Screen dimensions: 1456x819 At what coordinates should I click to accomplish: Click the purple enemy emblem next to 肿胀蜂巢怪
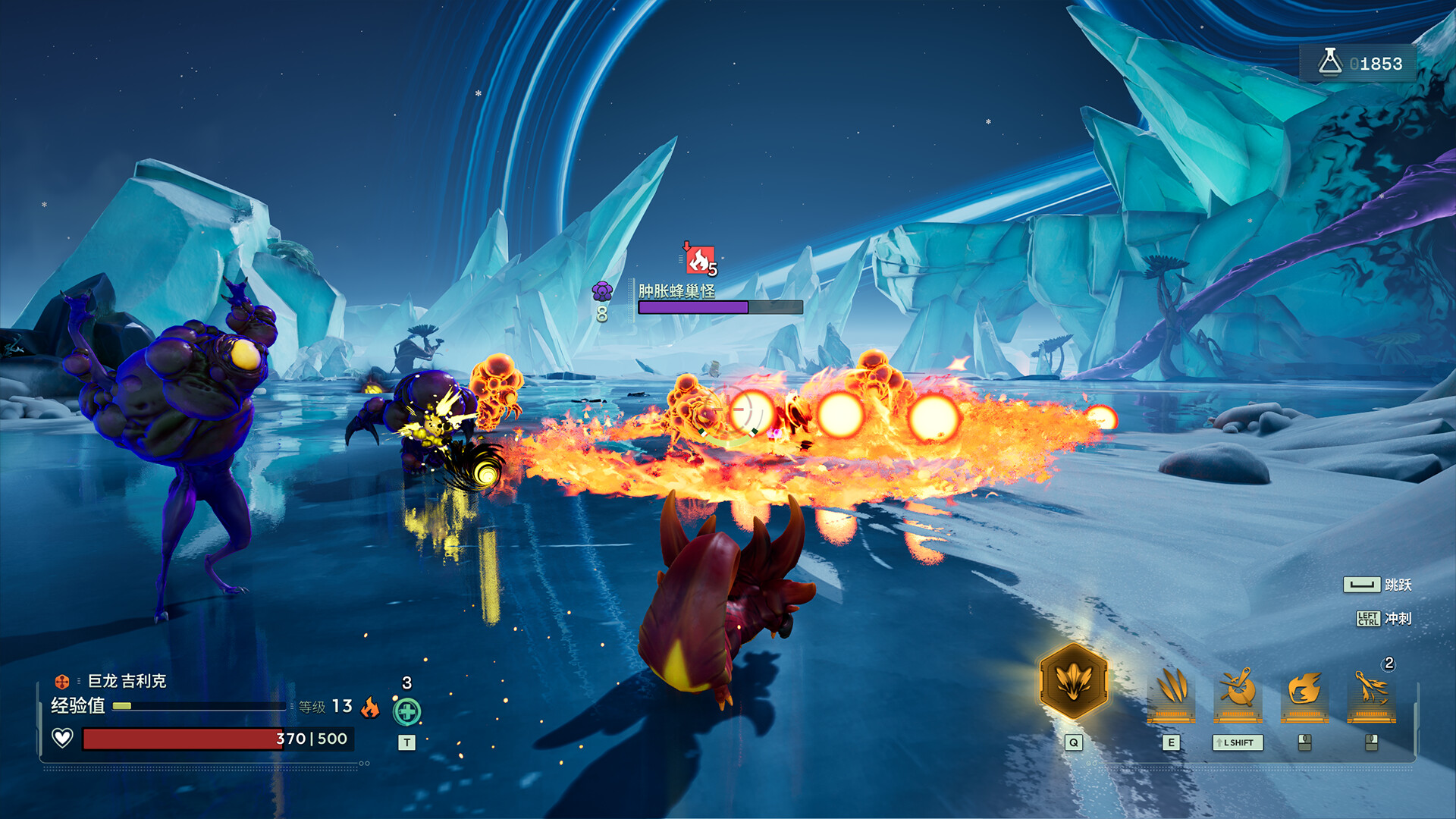pos(602,291)
